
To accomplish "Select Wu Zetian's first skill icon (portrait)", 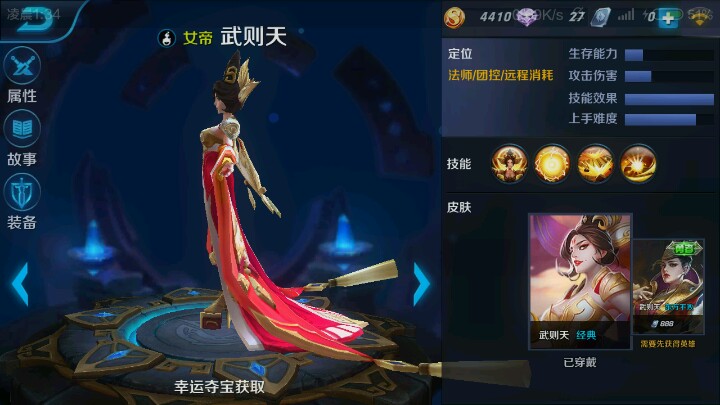I will tap(509, 163).
